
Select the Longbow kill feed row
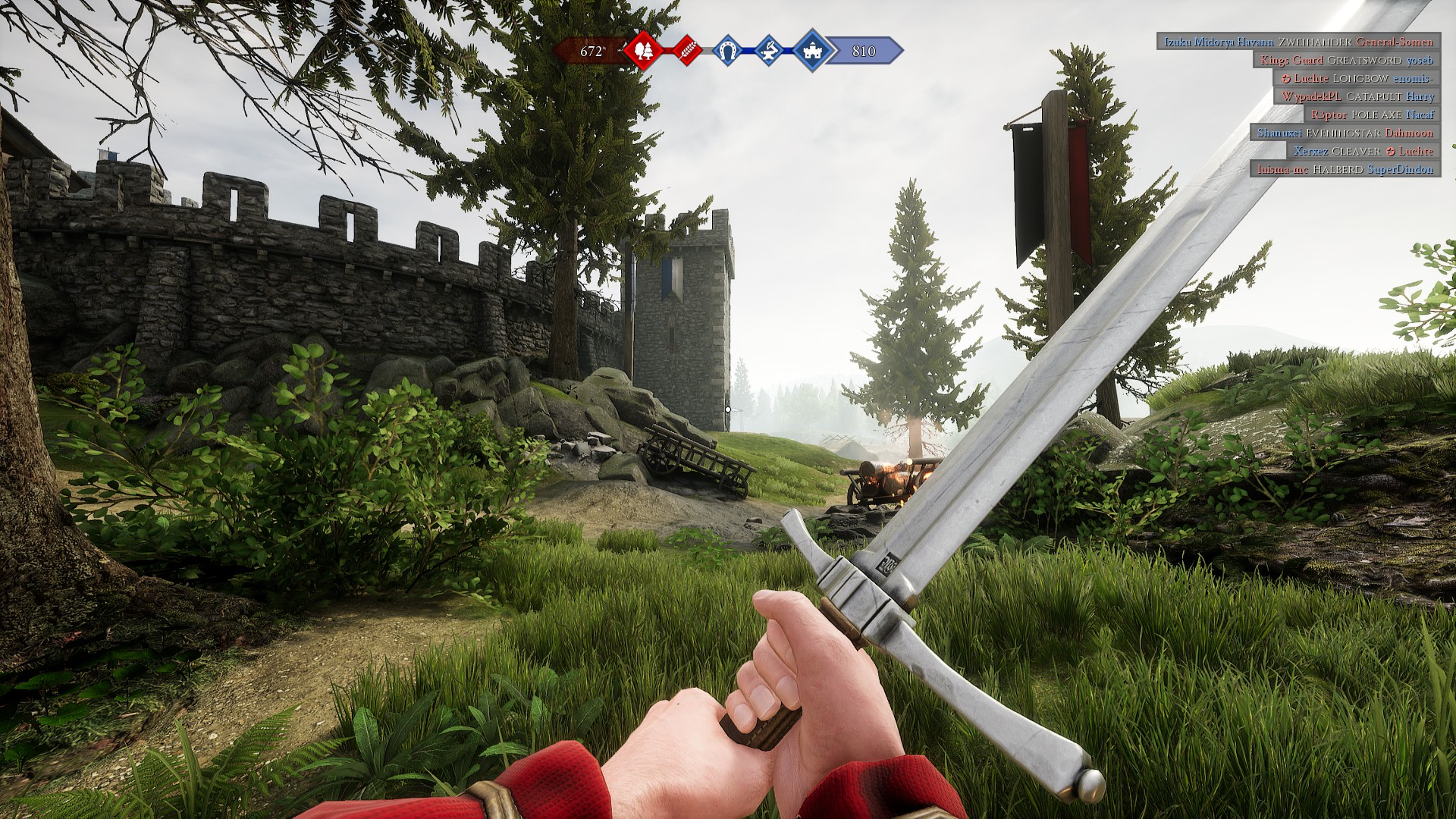tap(1356, 78)
